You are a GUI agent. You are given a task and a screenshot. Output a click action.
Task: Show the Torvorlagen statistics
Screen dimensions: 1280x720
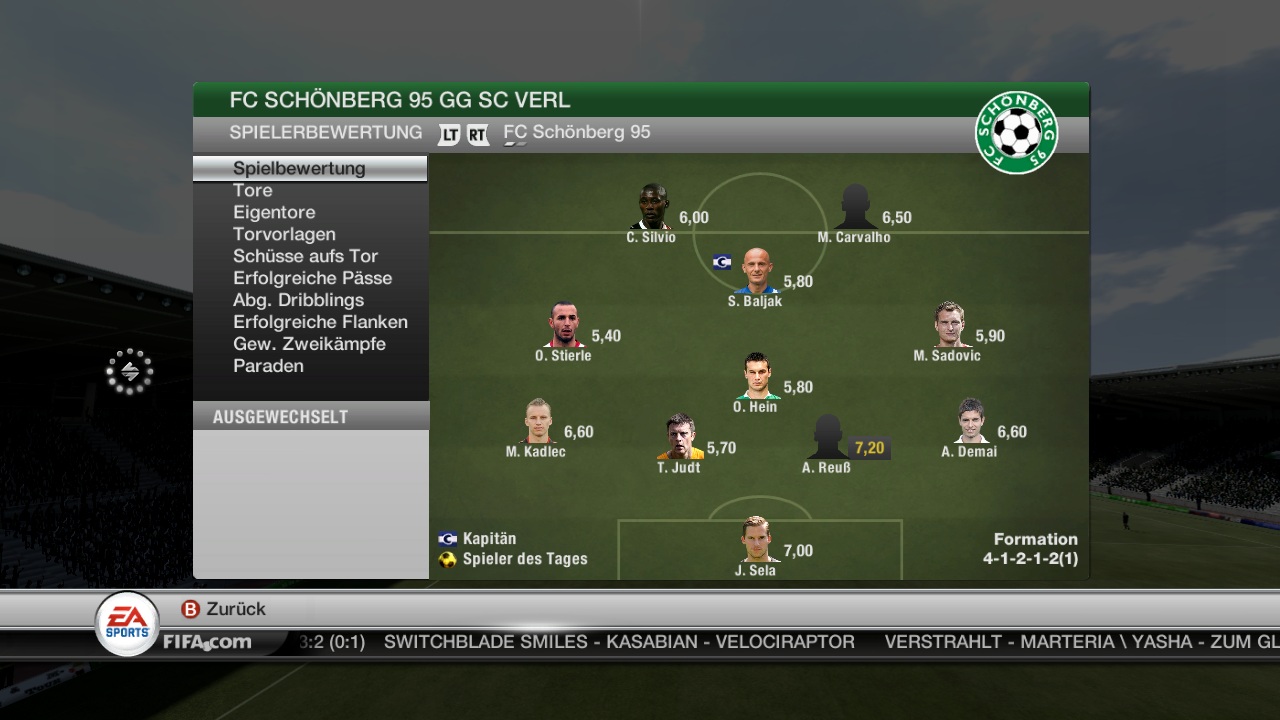284,234
